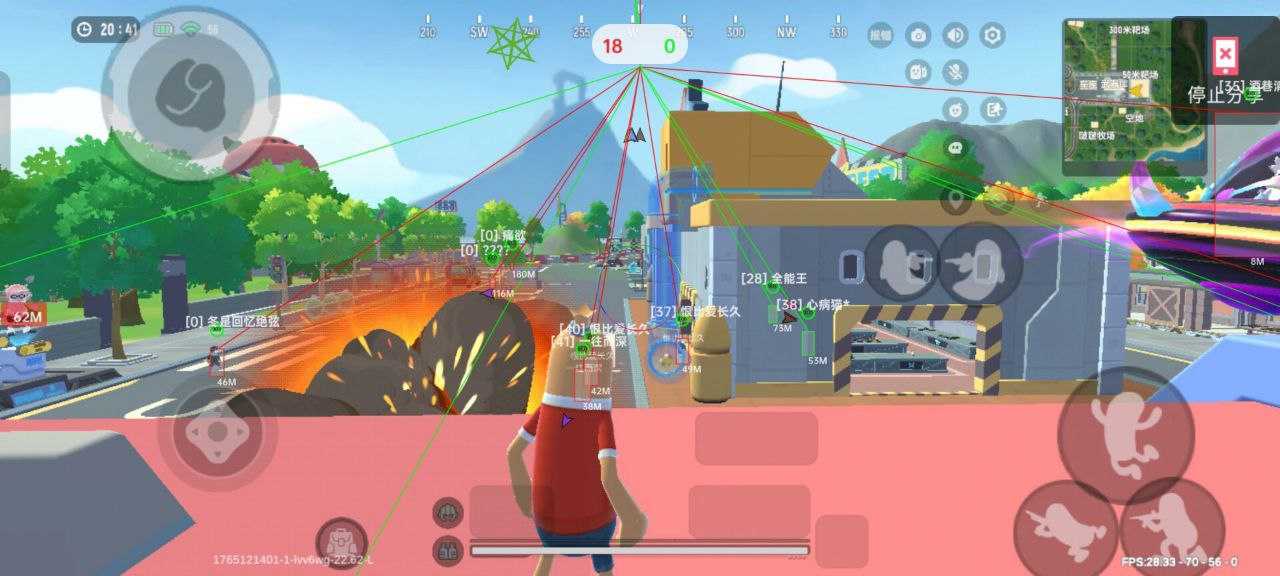The width and height of the screenshot is (1280, 576).
Task: Tap the exit door icon
Action: [x=992, y=109]
